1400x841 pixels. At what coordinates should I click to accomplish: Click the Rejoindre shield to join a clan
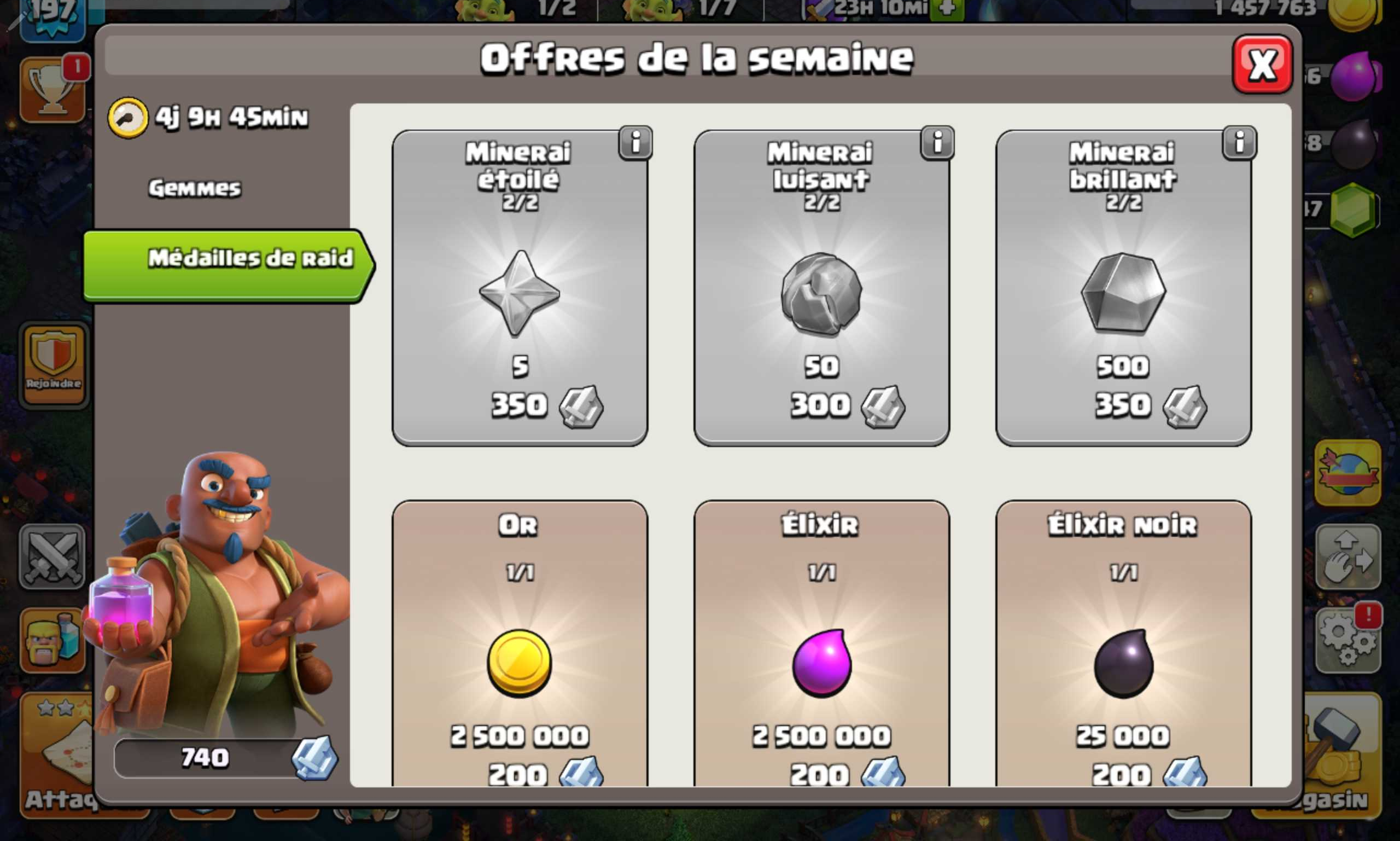[52, 363]
